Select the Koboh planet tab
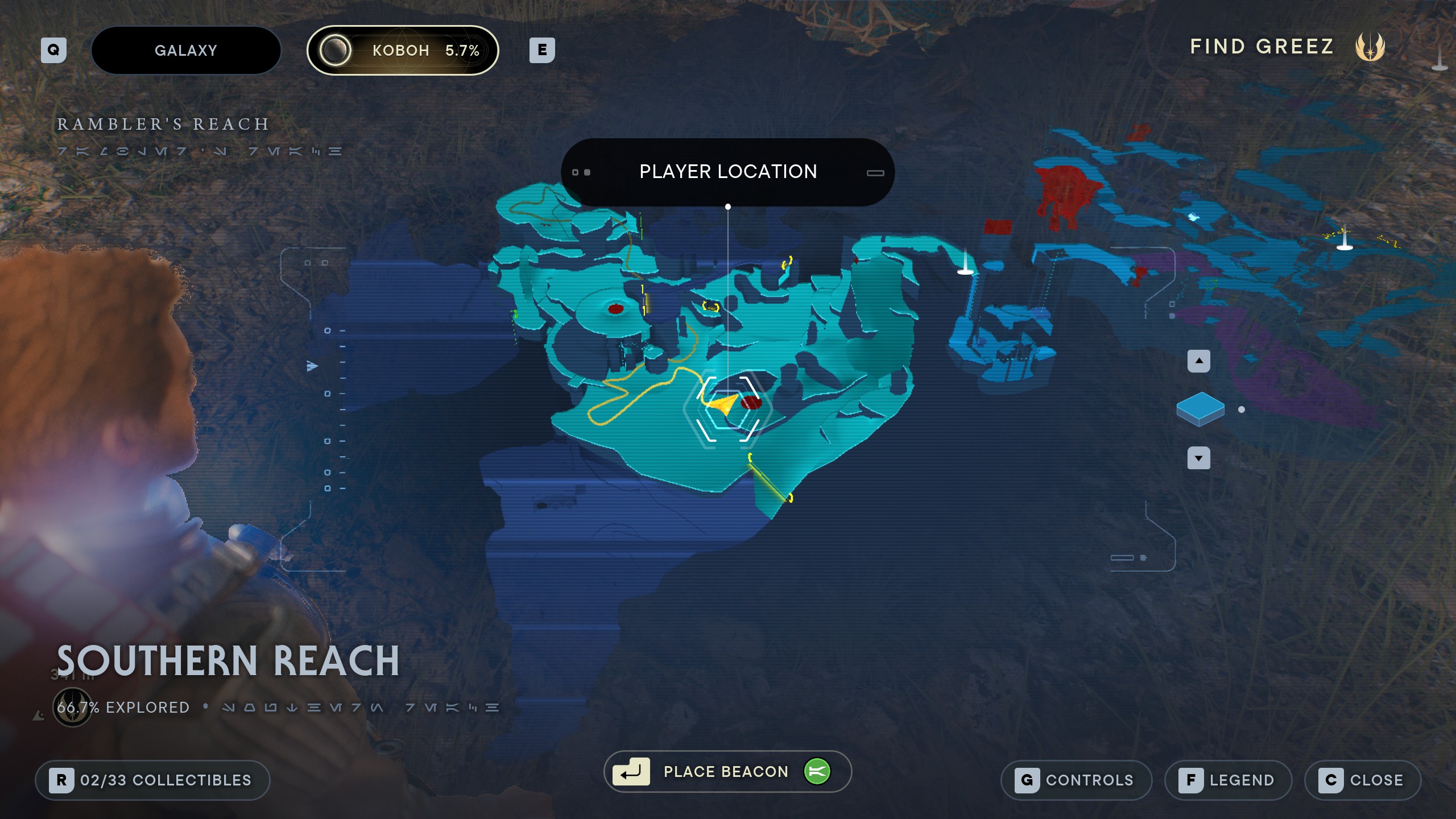The height and width of the screenshot is (819, 1456). coord(403,50)
